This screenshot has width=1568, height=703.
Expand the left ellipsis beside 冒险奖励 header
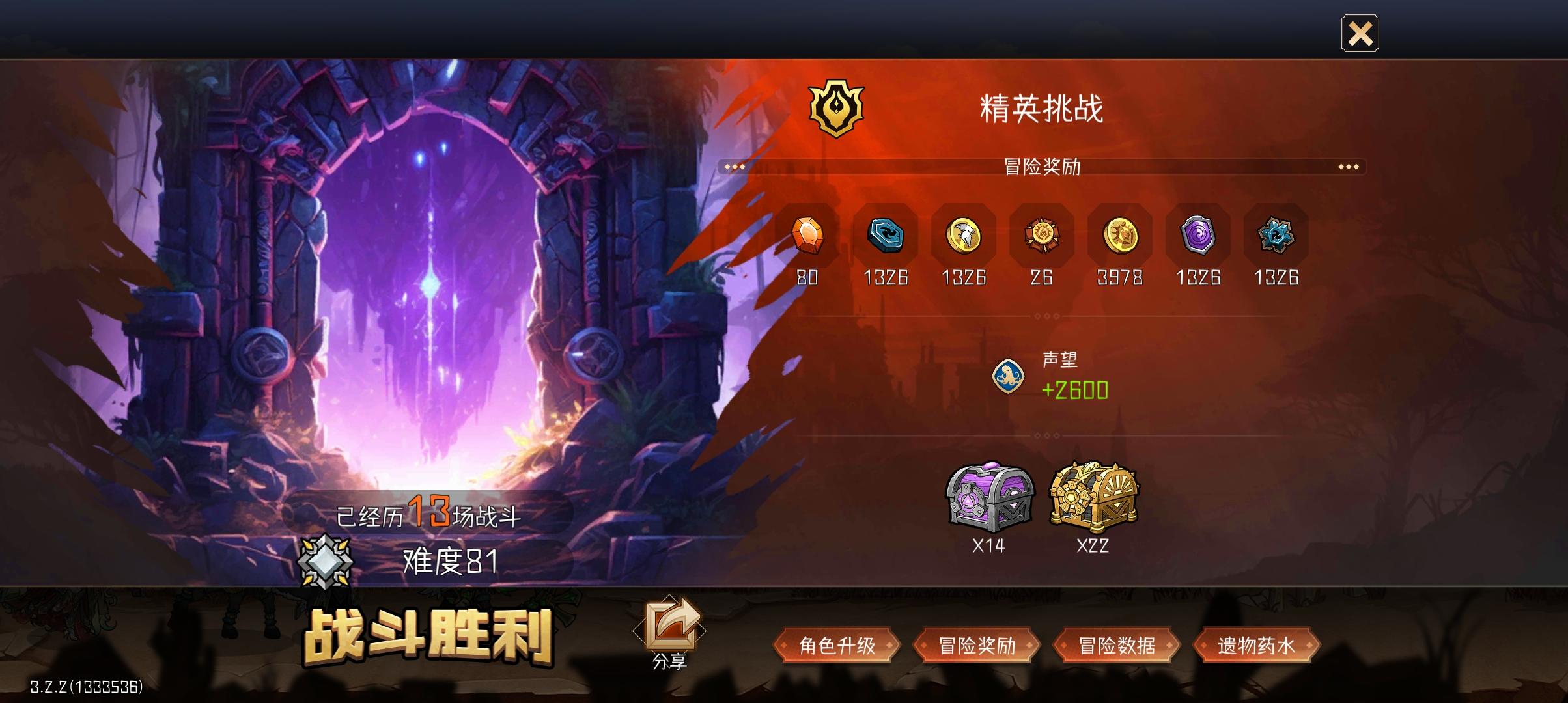click(735, 167)
